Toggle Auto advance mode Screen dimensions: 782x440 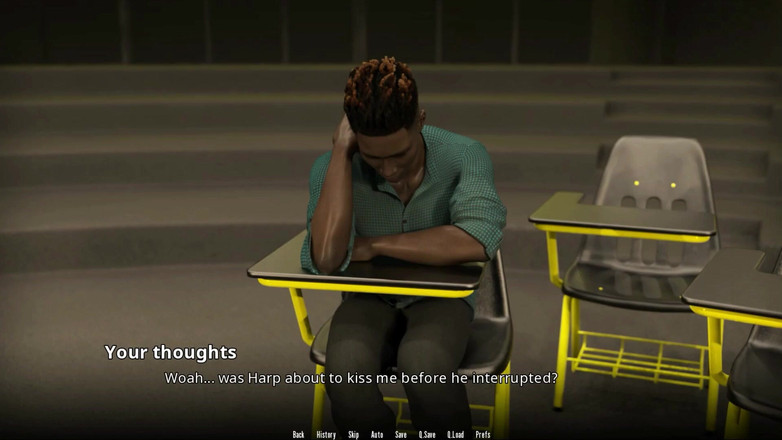(377, 434)
